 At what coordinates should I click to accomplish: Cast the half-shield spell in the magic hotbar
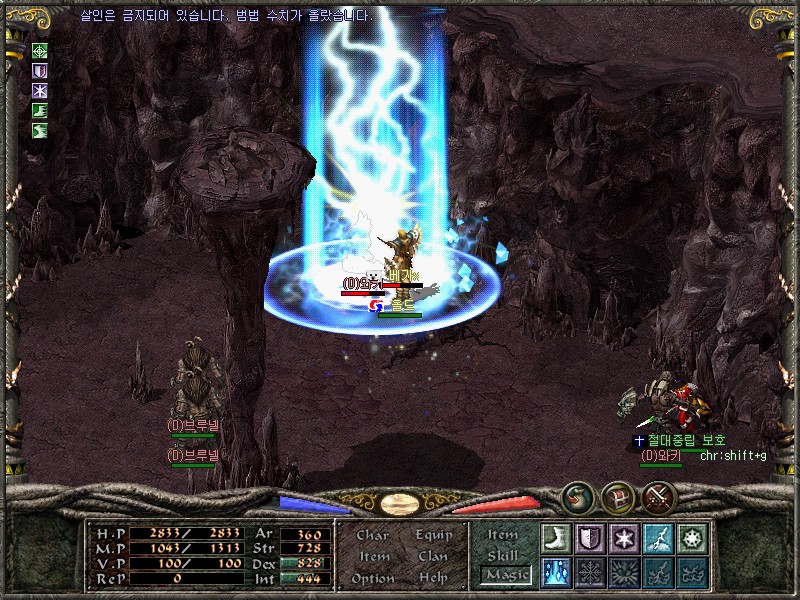coord(590,538)
